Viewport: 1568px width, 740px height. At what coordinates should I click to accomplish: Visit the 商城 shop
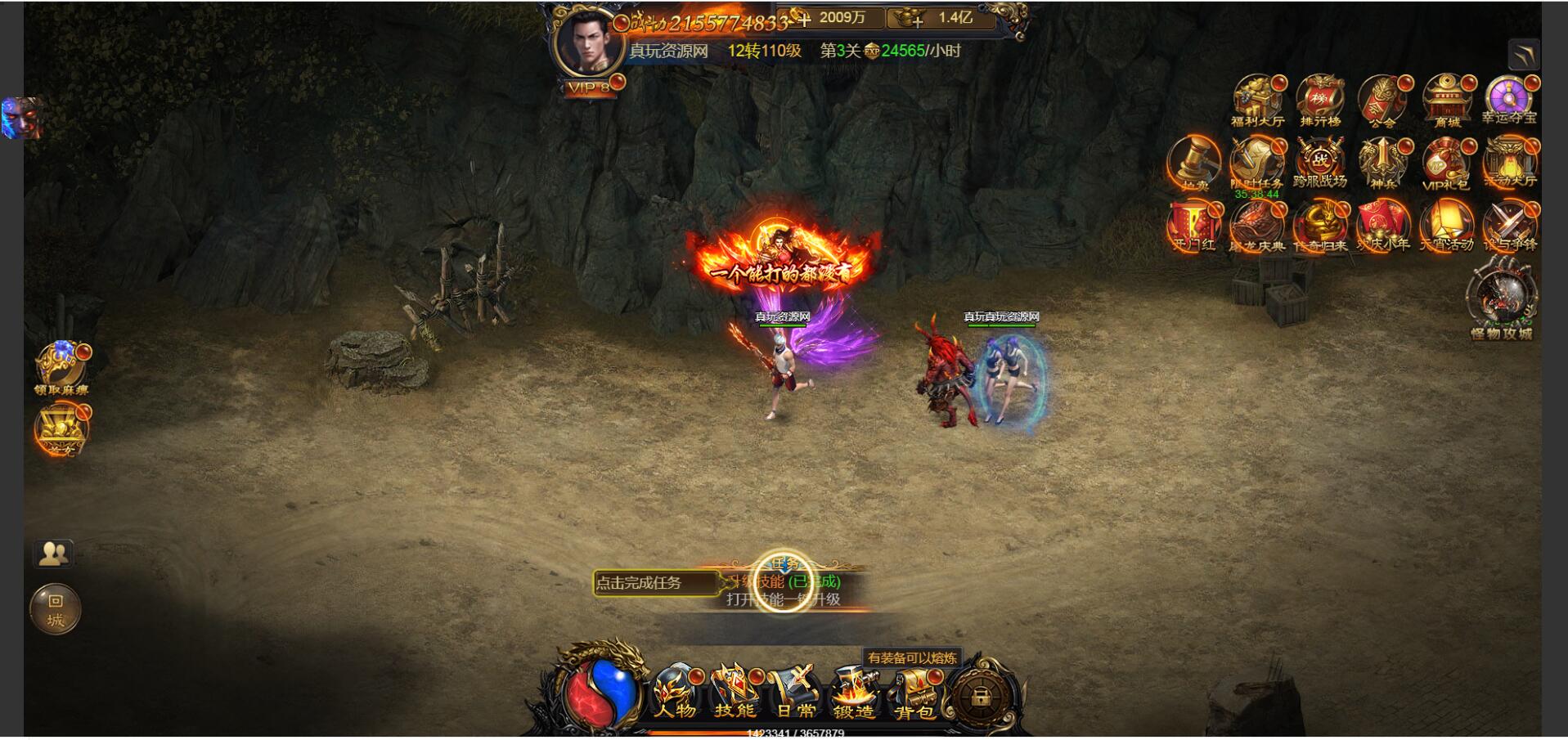[x=1446, y=101]
